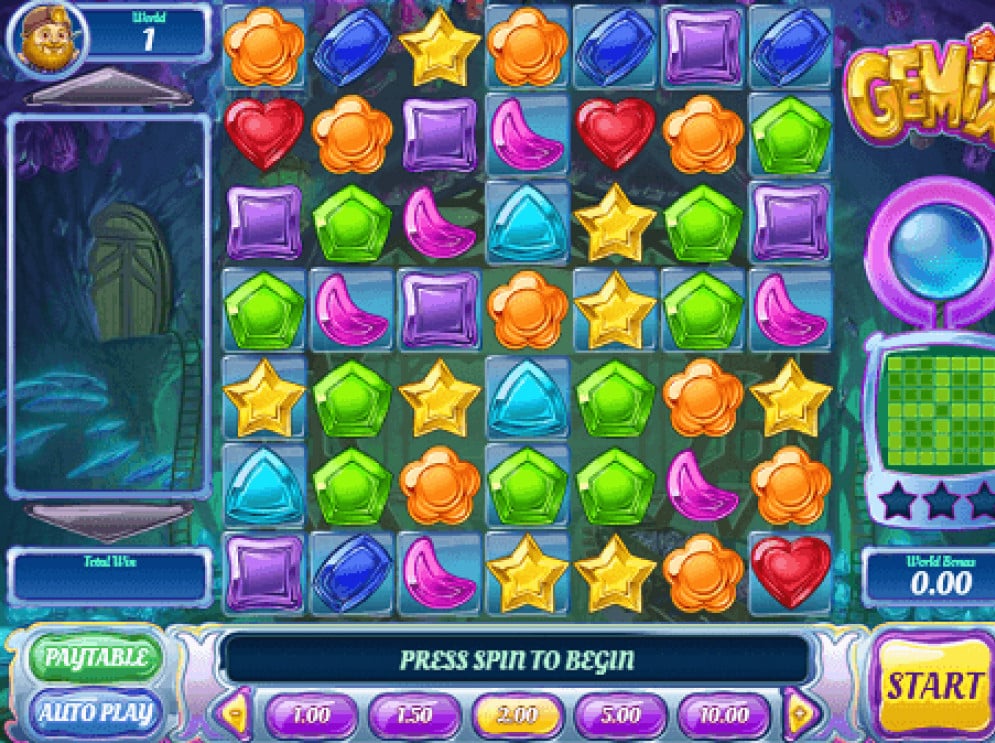This screenshot has width=995, height=743.
Task: Set the bet to 5.00
Action: pos(621,716)
